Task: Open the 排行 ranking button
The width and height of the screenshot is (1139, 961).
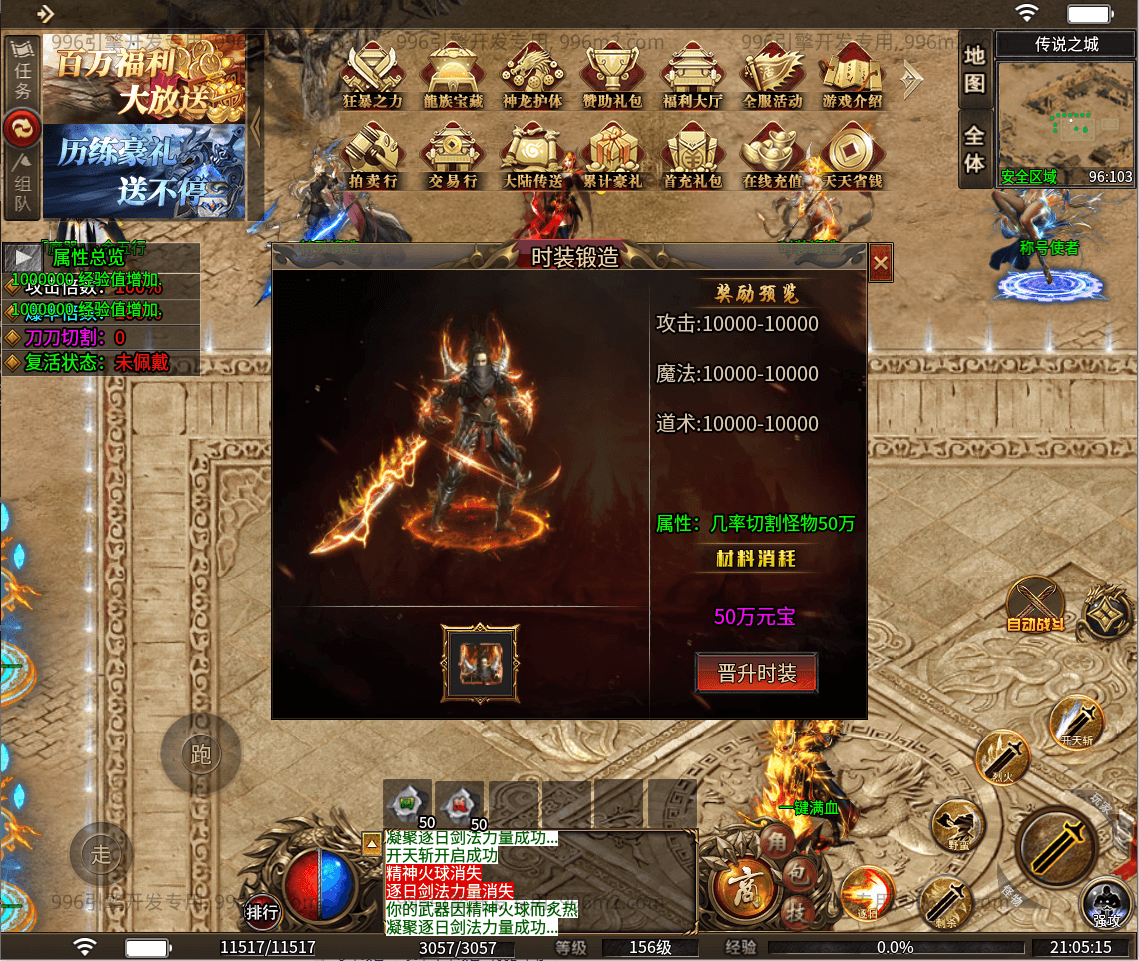Action: 263,911
